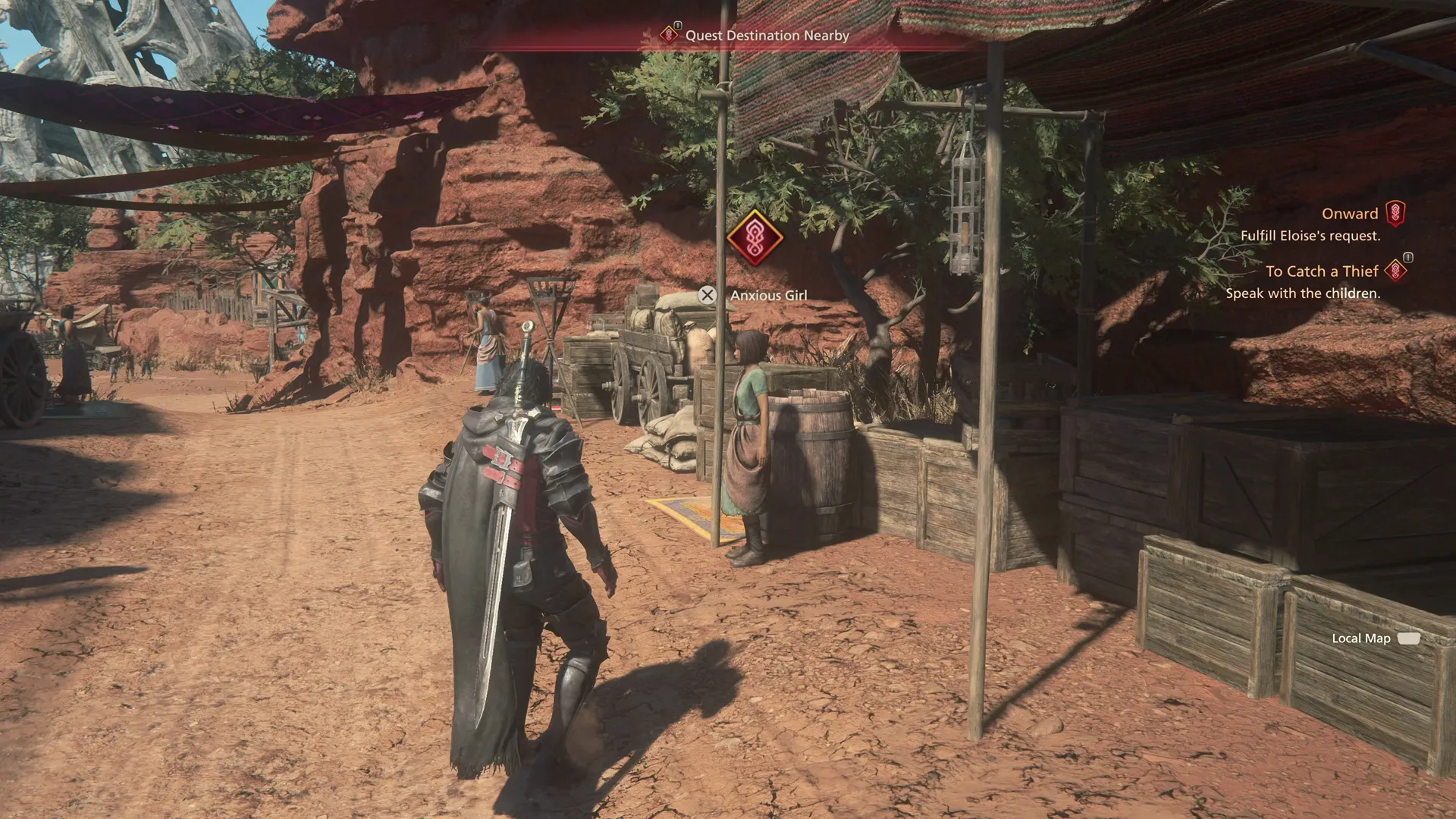
Task: Select the To Catch a Thief quest entry
Action: 1321,271
